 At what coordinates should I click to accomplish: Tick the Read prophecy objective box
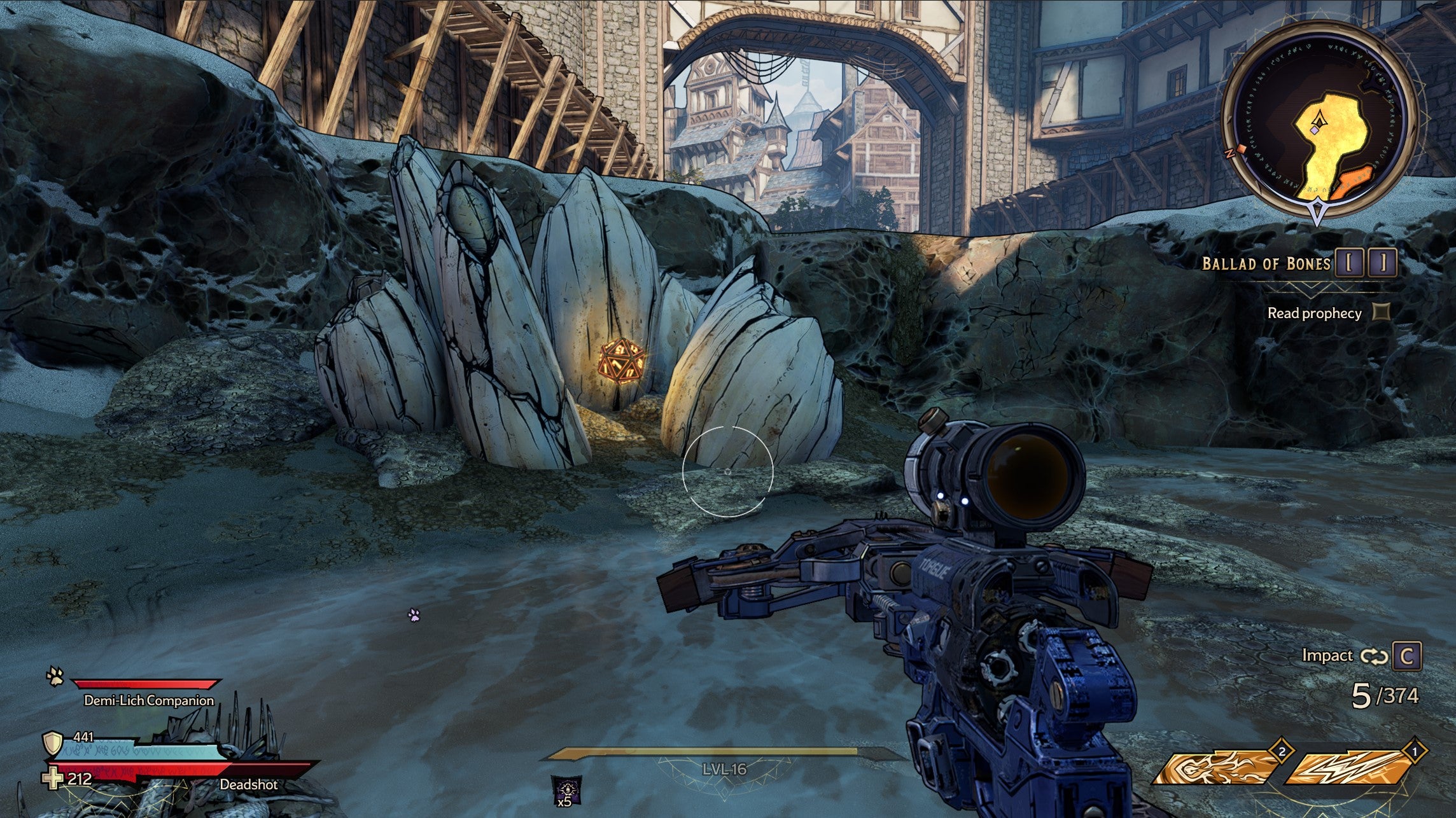coord(1381,312)
